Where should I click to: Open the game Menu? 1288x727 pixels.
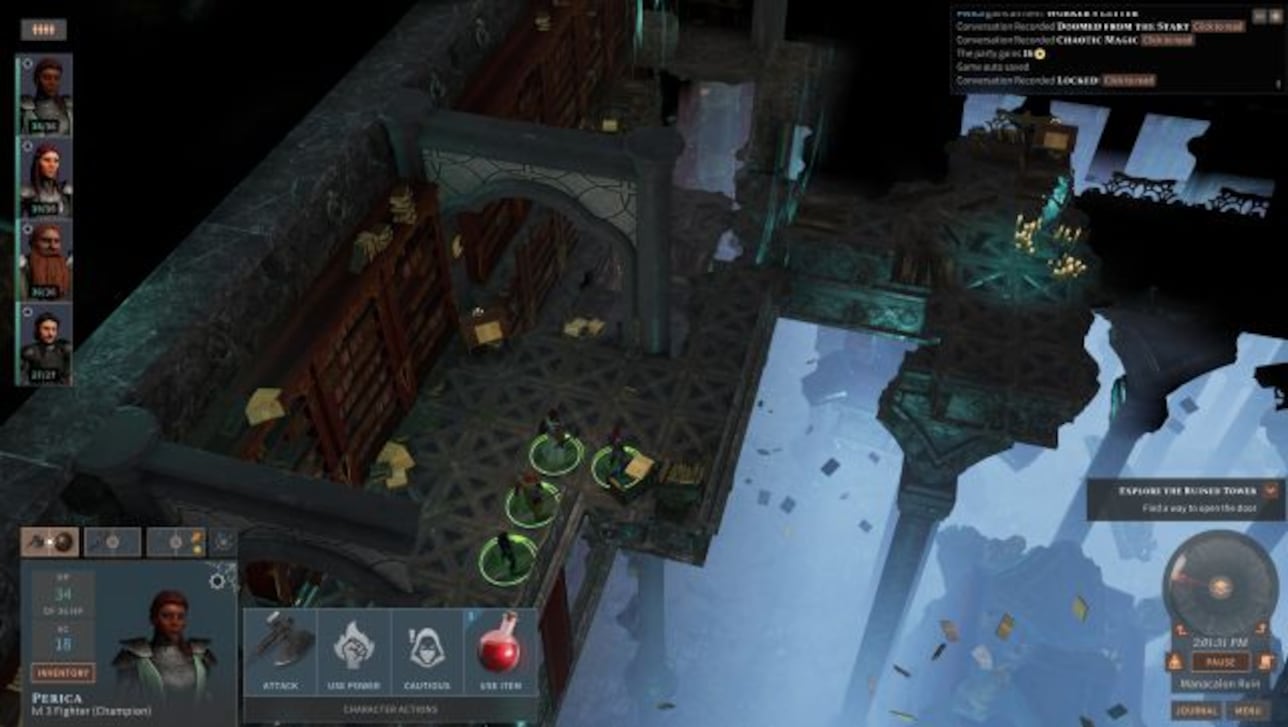point(1246,711)
